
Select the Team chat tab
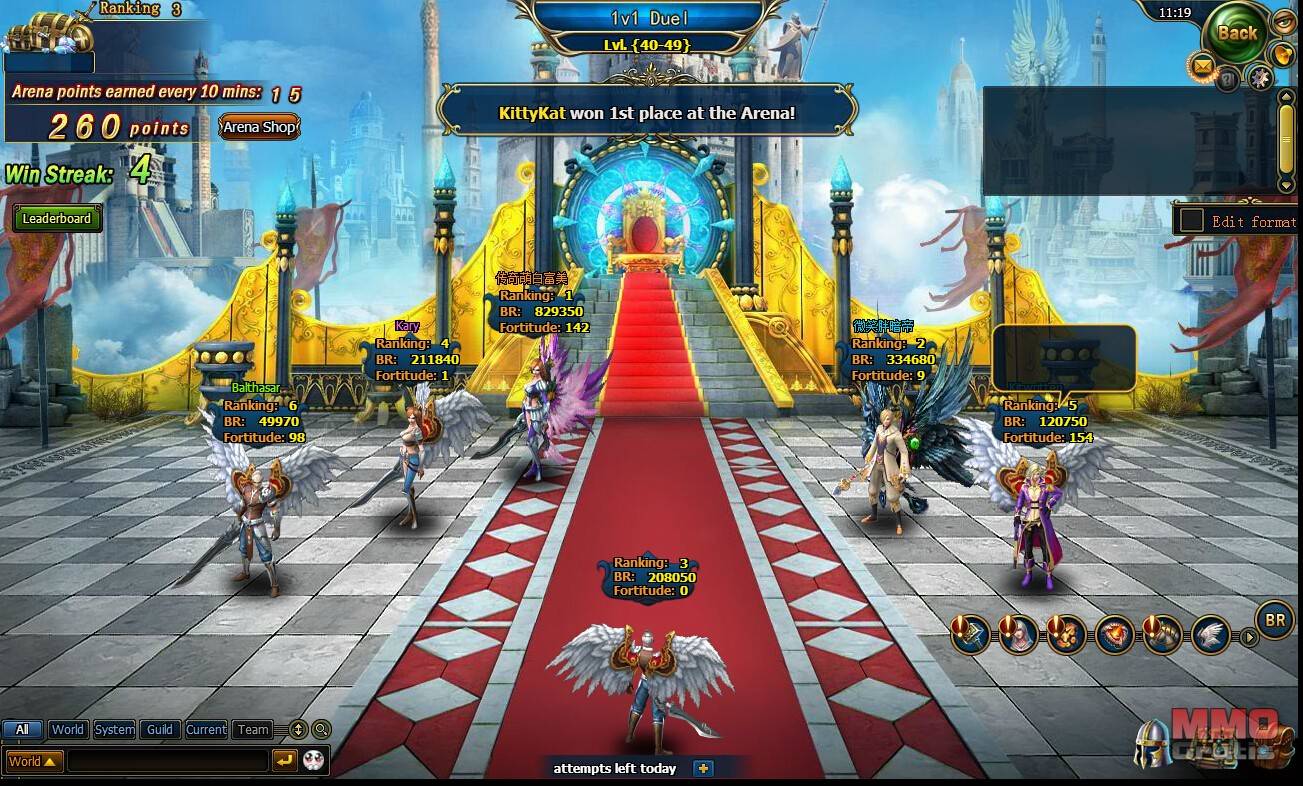click(x=253, y=730)
